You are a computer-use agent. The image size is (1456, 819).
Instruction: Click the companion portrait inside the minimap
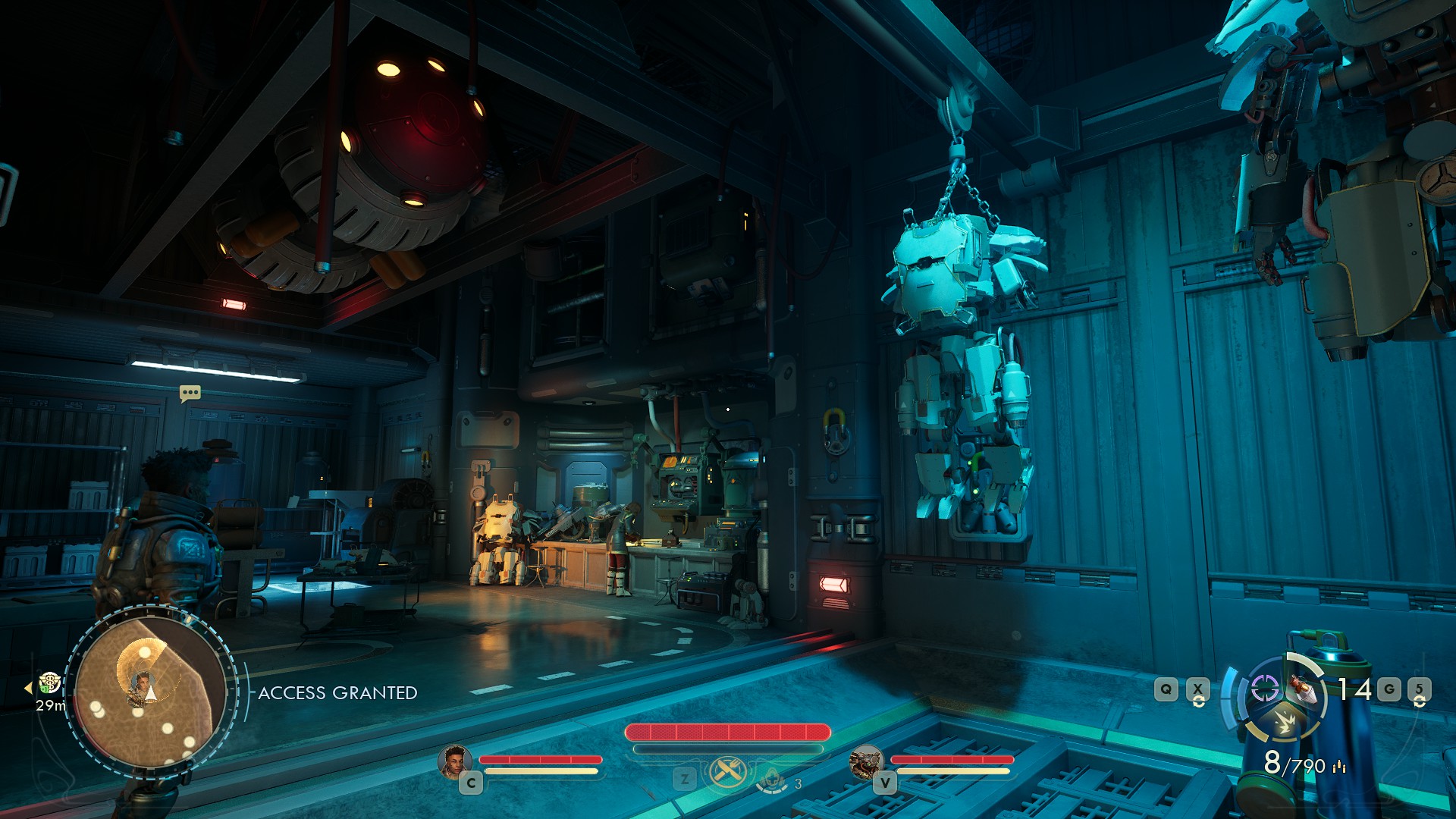(141, 686)
